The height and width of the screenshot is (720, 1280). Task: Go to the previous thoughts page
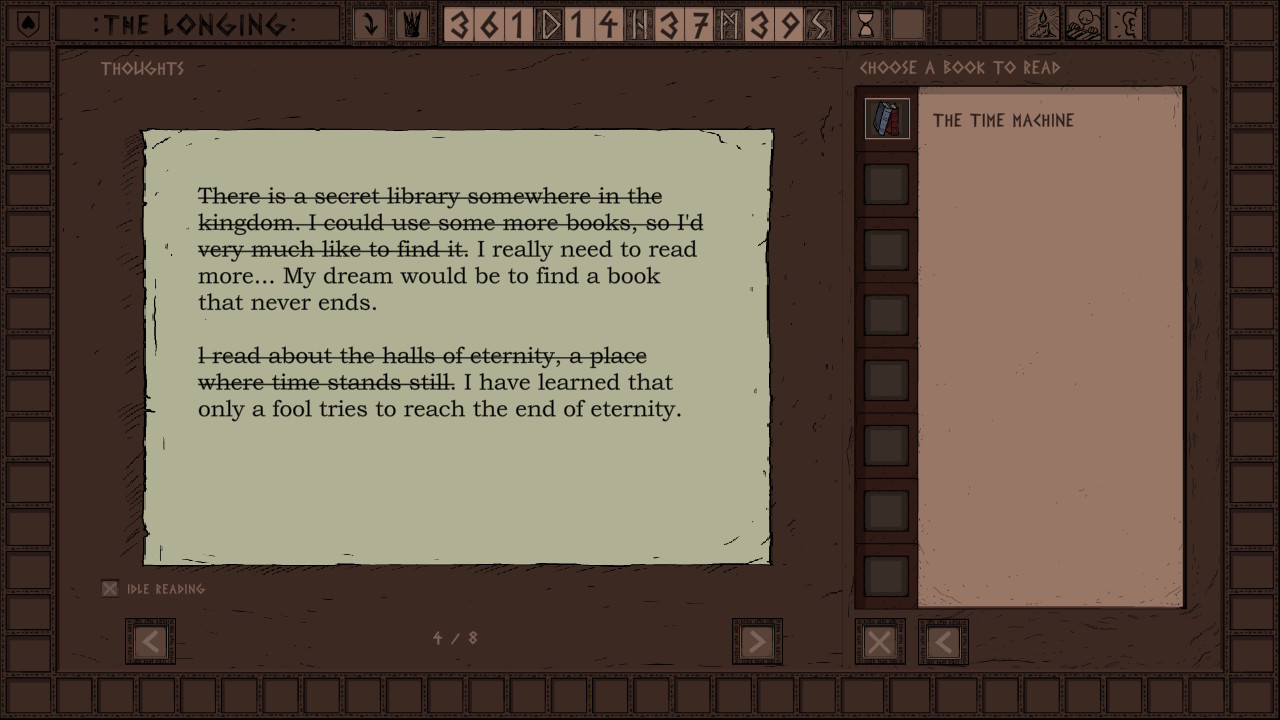point(150,641)
